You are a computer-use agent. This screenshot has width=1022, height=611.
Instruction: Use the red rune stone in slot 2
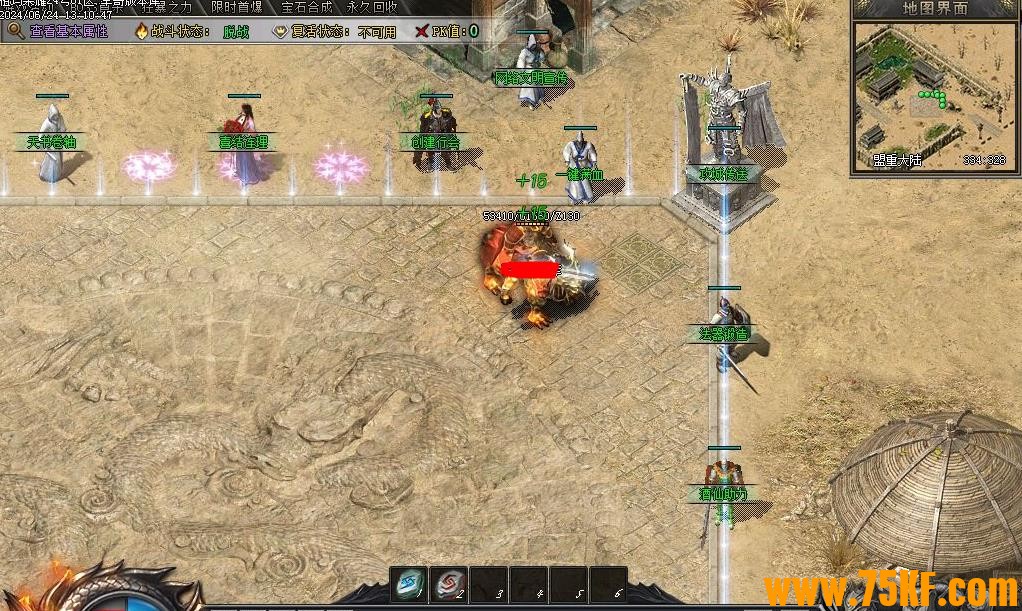click(448, 584)
